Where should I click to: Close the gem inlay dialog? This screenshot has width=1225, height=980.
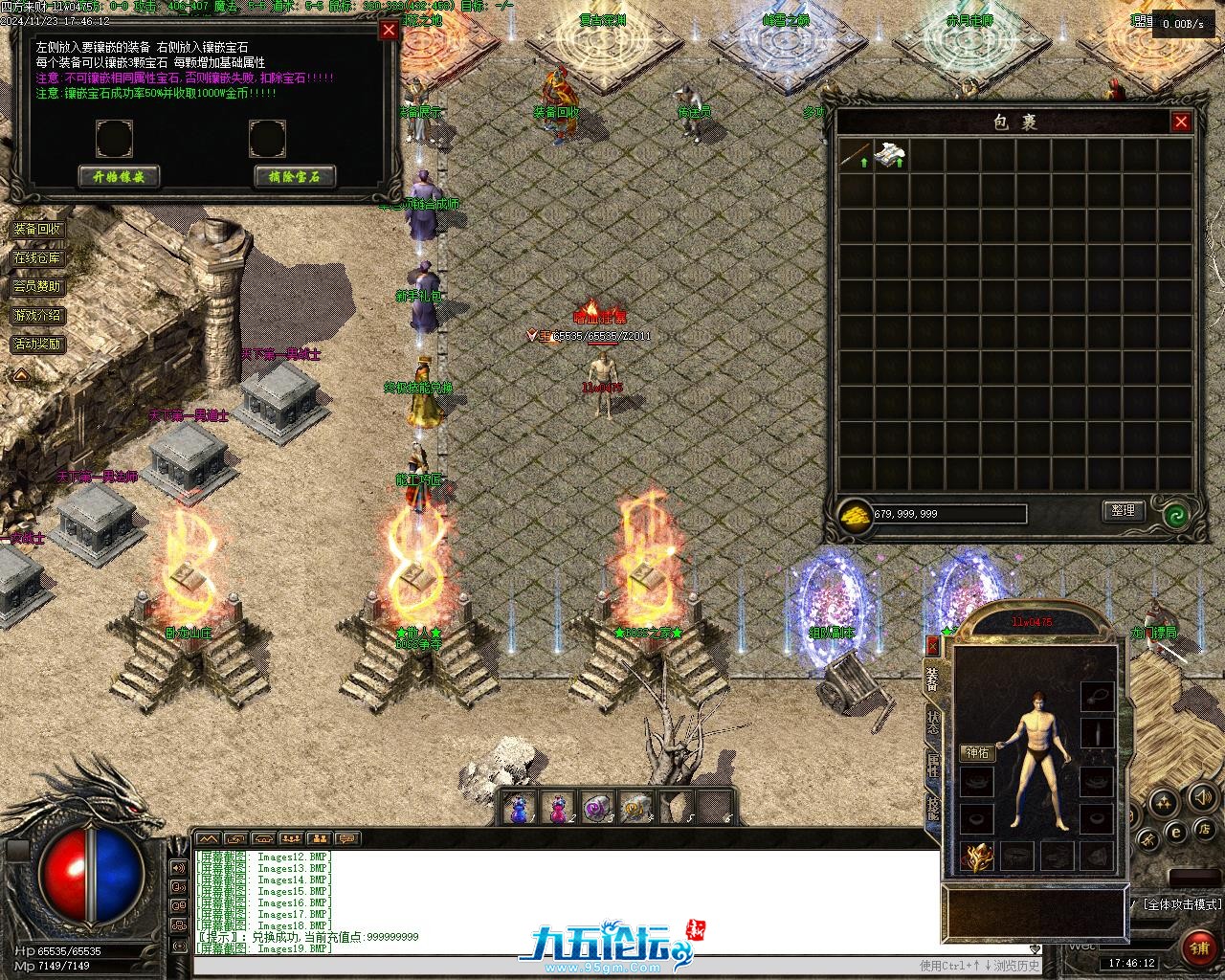[x=389, y=30]
